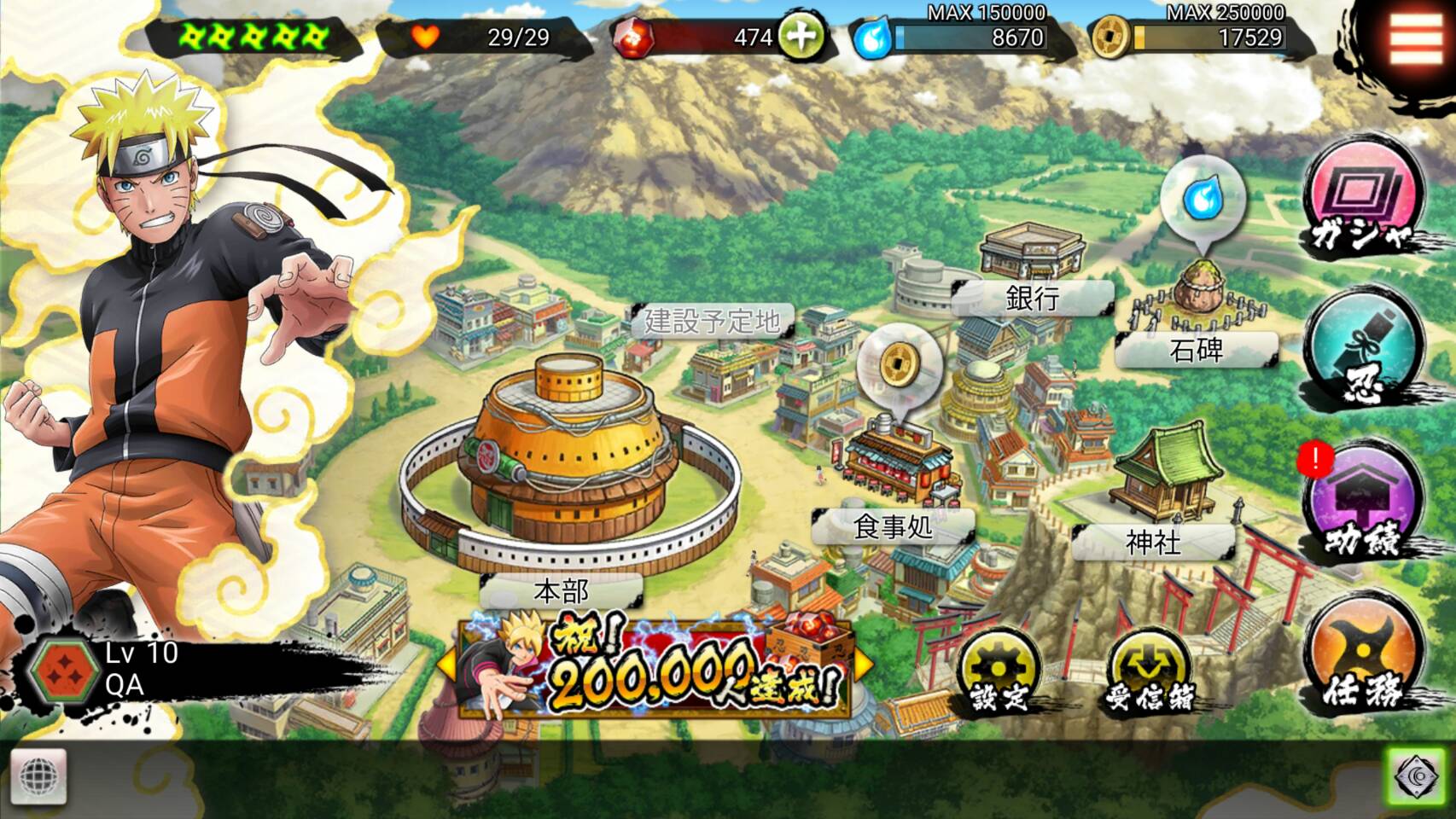This screenshot has width=1456, height=819.
Task: Choose the 銀行 bank label
Action: 1032,298
